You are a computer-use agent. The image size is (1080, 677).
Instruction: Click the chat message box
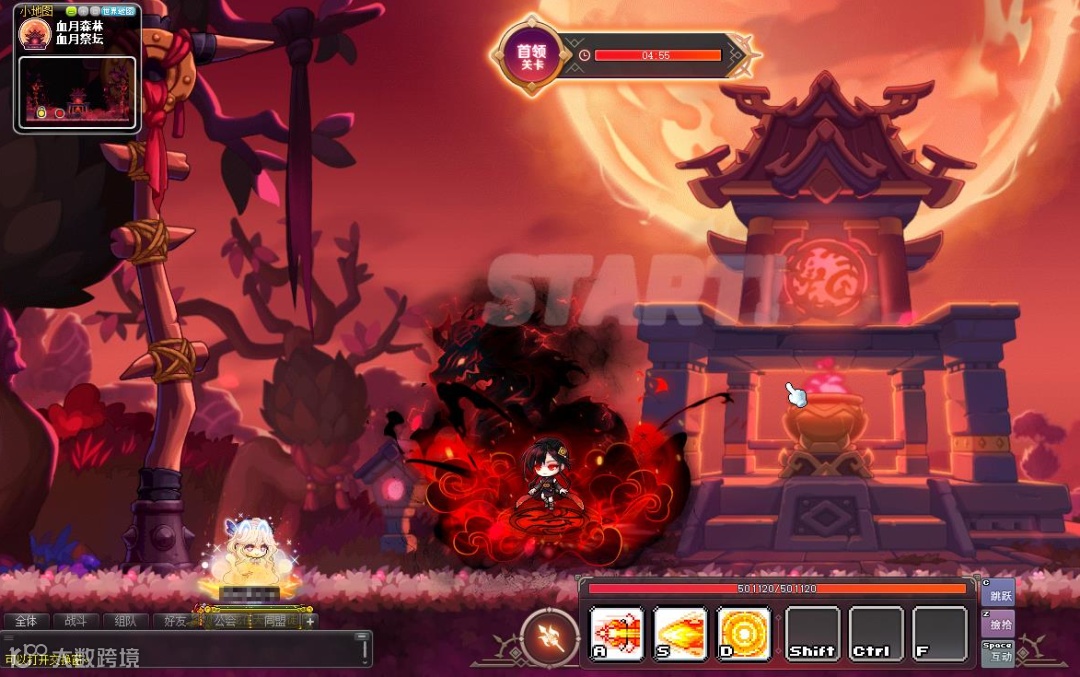point(180,650)
